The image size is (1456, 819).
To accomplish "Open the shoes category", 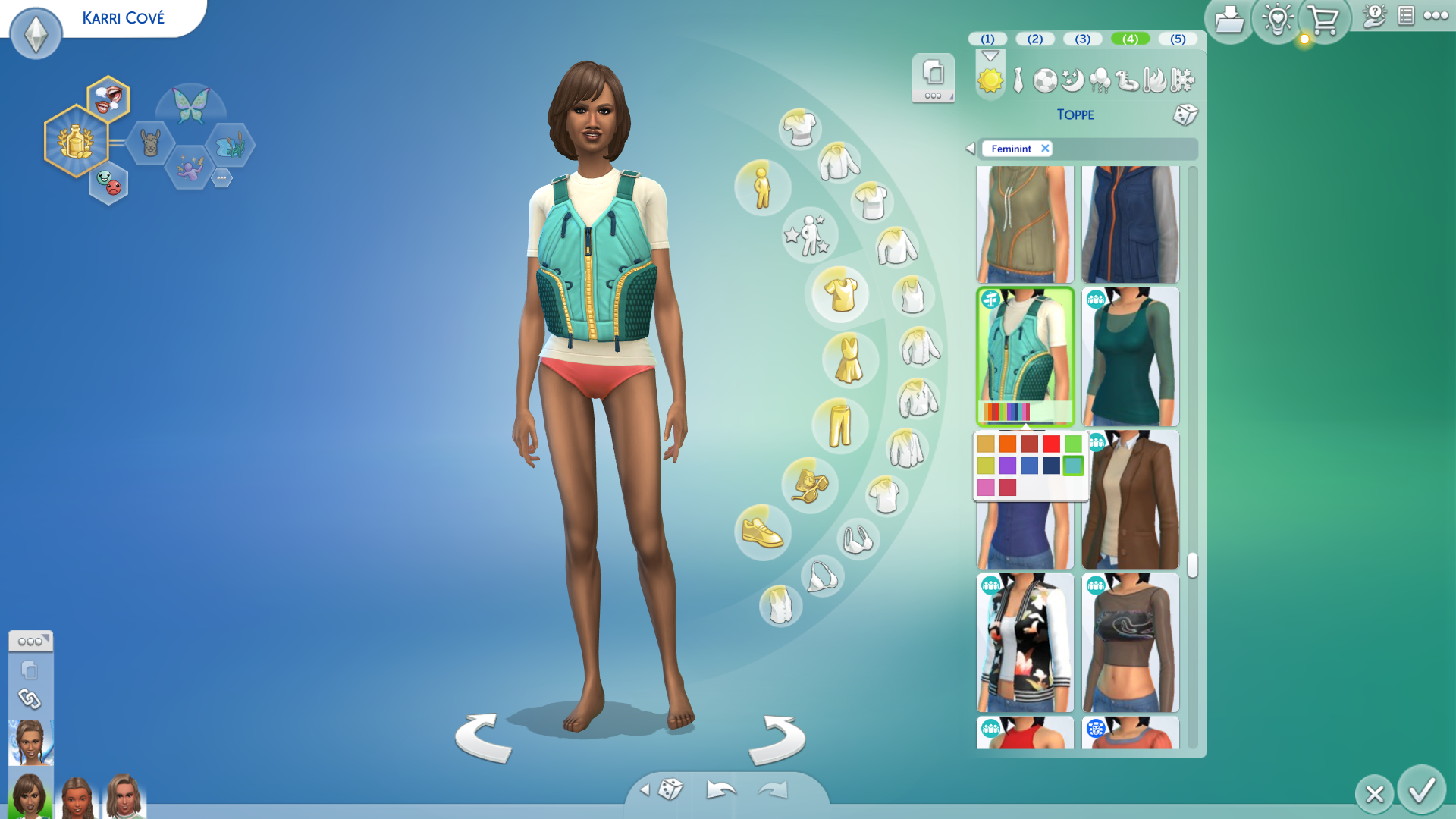I will tap(762, 532).
